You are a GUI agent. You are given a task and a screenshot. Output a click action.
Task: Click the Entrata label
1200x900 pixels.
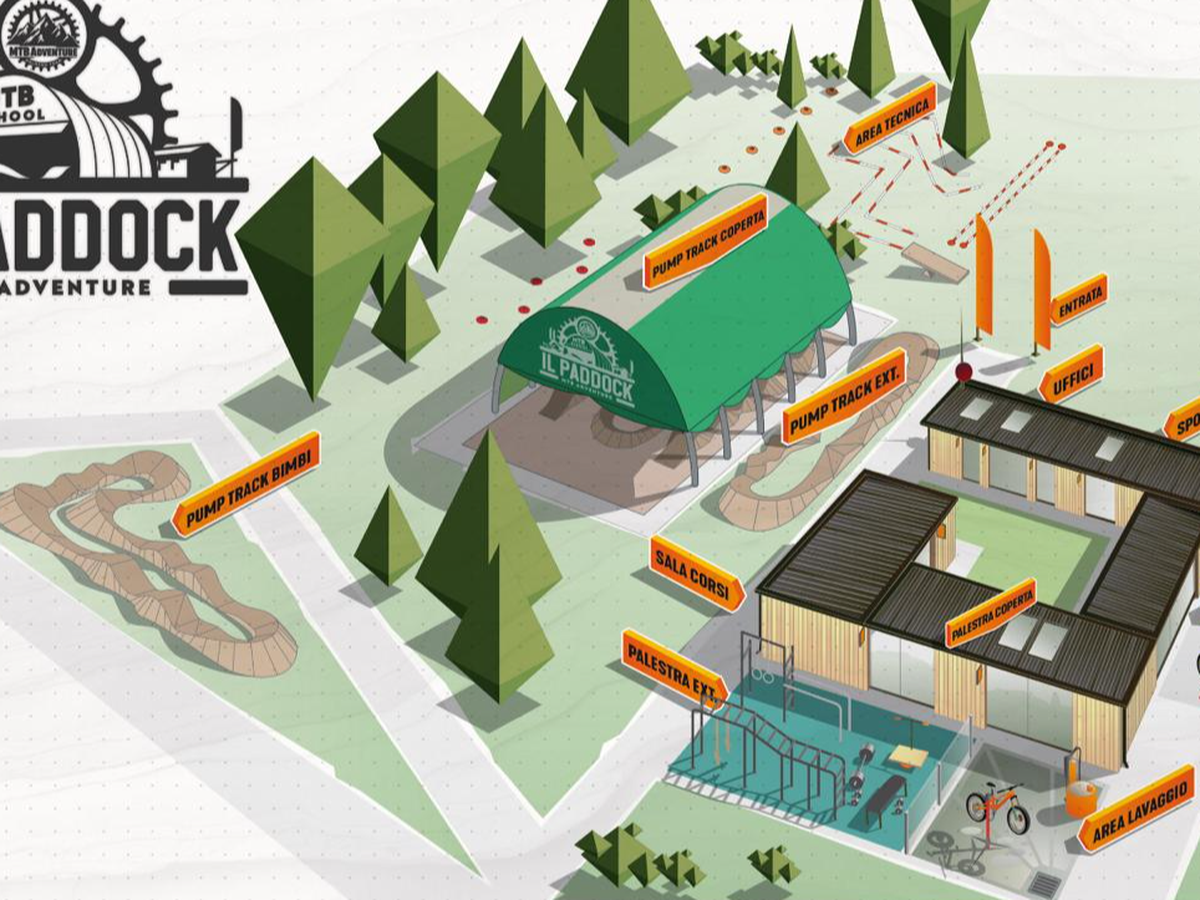point(1078,298)
